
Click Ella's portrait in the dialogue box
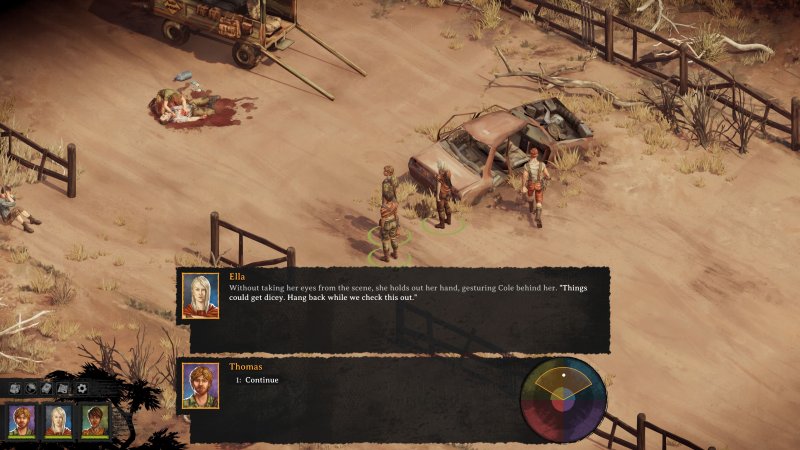pos(200,296)
